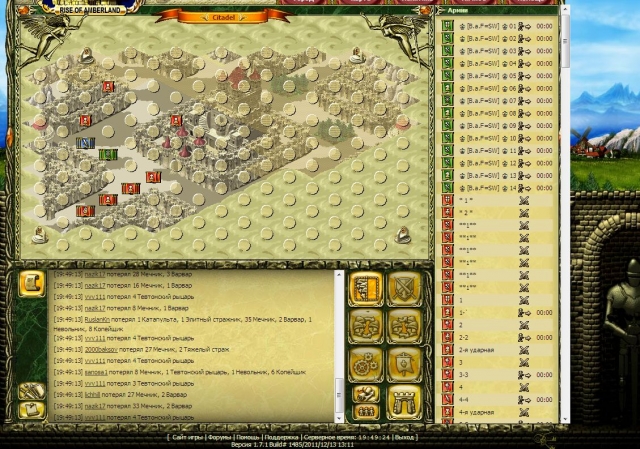This screenshot has height=449, width=640.
Task: Open the Форумы link in footer
Action: 221,437
